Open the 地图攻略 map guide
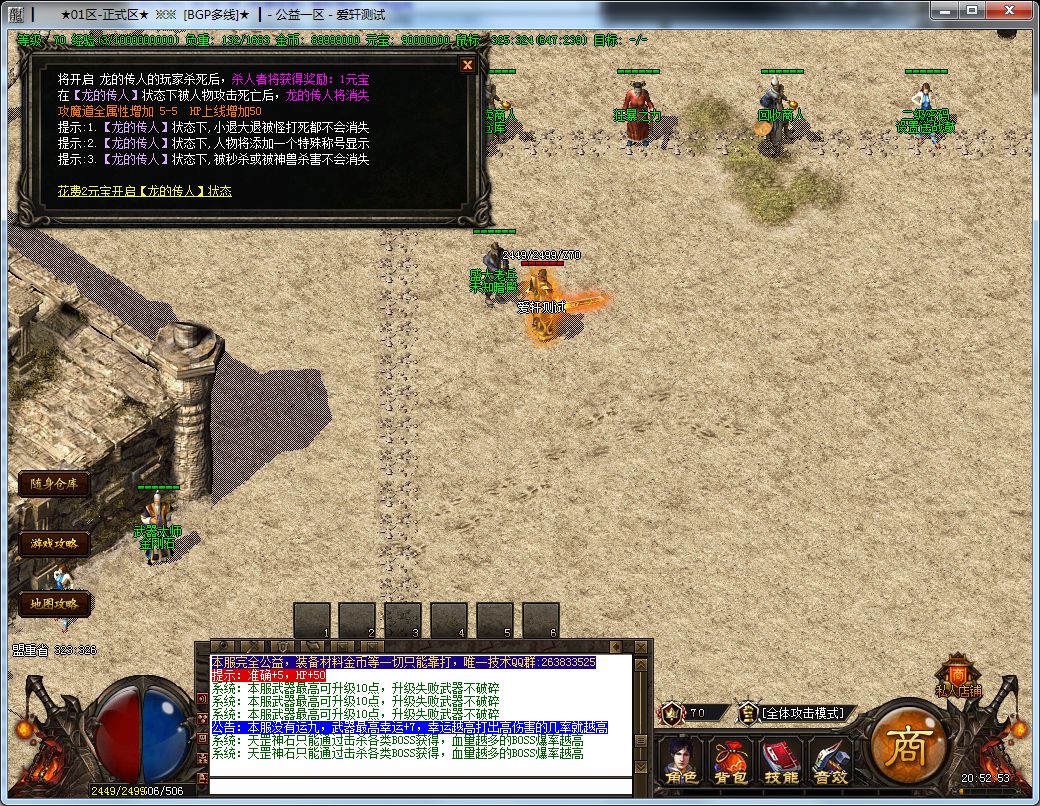This screenshot has width=1040, height=806. coord(54,604)
